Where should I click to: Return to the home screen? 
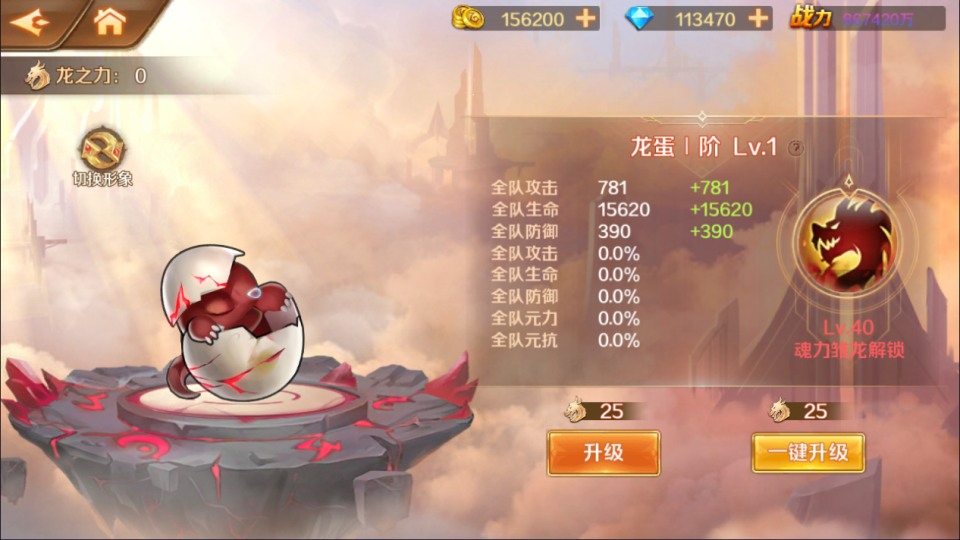(109, 21)
